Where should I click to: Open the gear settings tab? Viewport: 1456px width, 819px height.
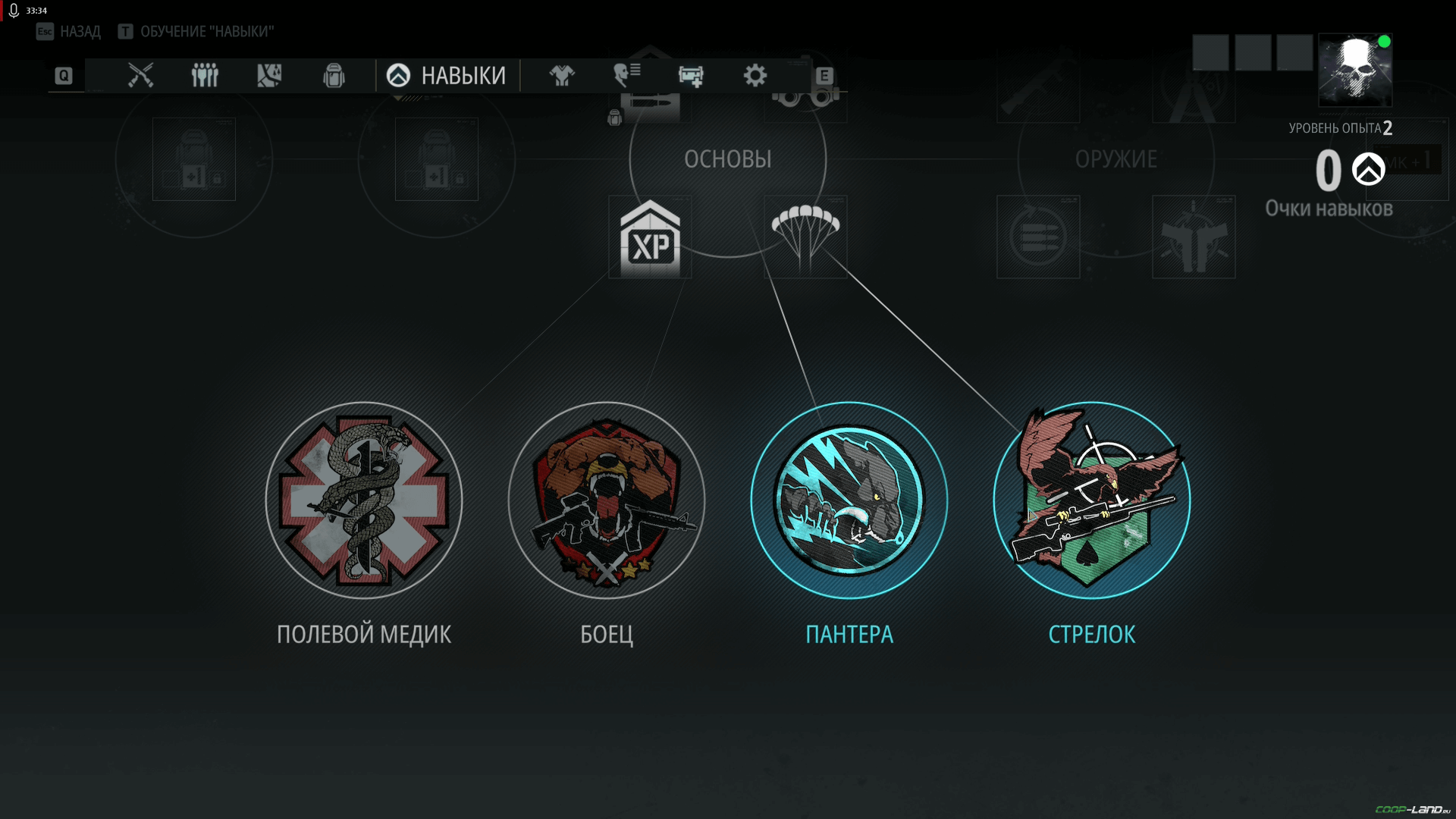pos(755,75)
